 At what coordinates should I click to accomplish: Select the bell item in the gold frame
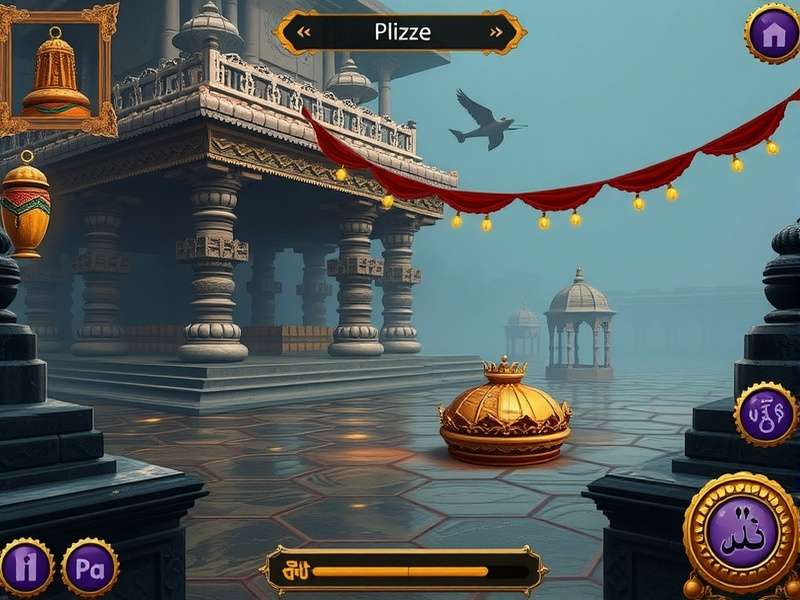click(56, 70)
